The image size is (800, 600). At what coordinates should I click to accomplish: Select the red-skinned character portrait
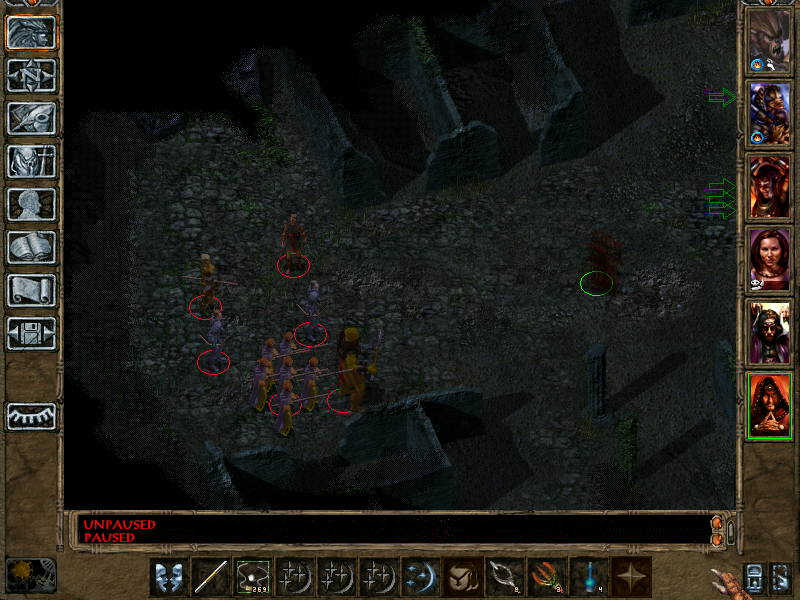(x=770, y=188)
